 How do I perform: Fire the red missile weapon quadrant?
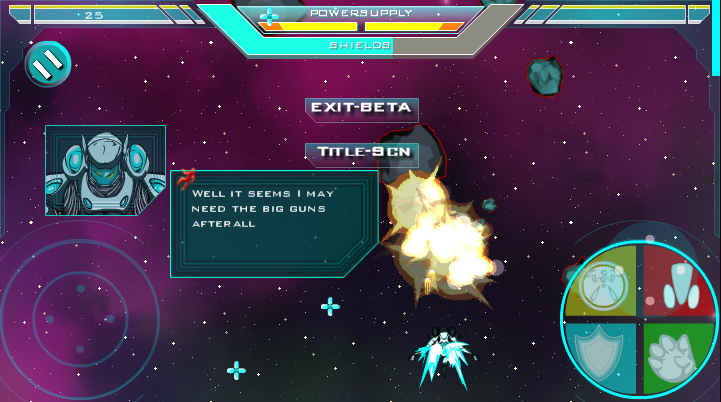680,281
